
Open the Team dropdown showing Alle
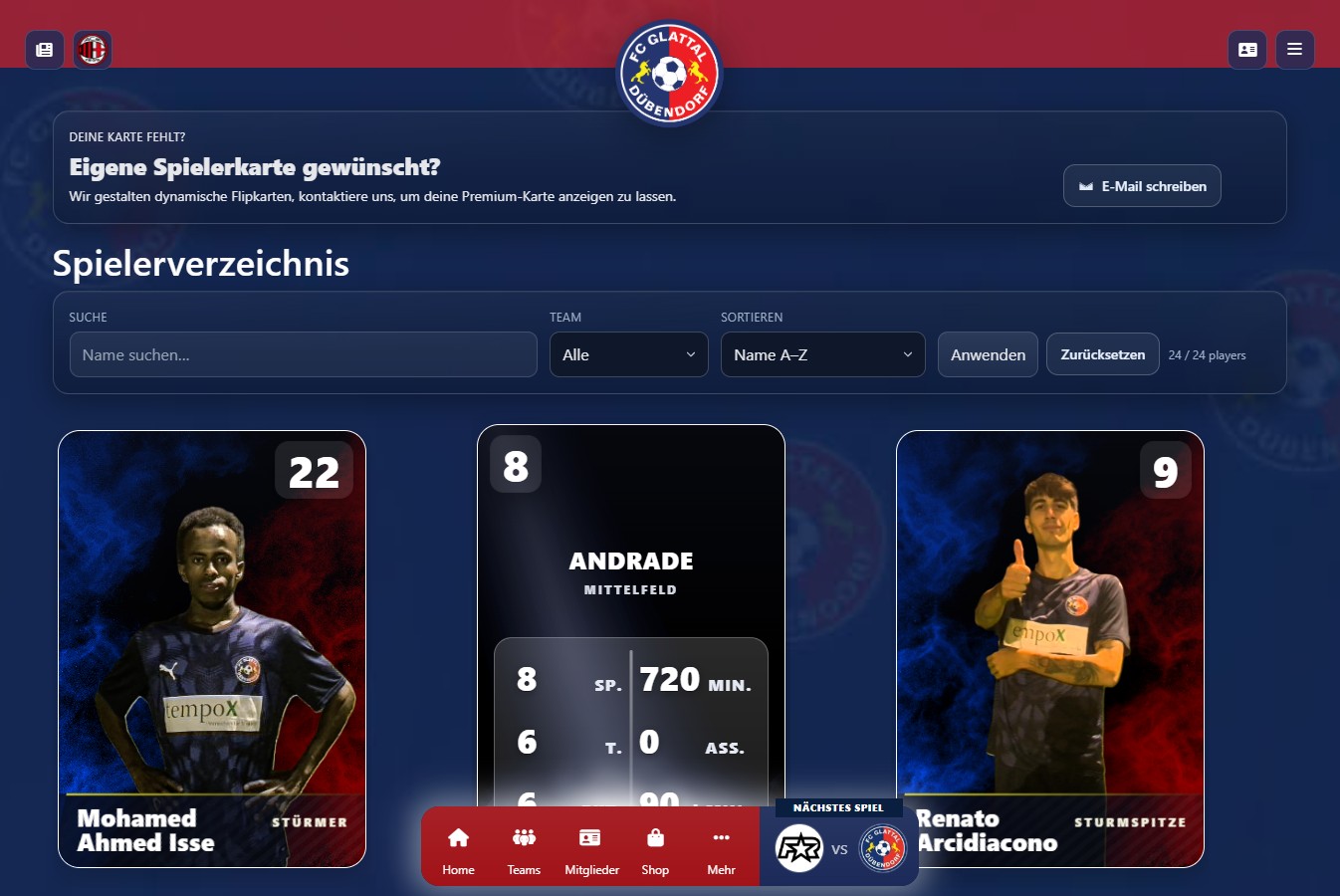(x=628, y=354)
